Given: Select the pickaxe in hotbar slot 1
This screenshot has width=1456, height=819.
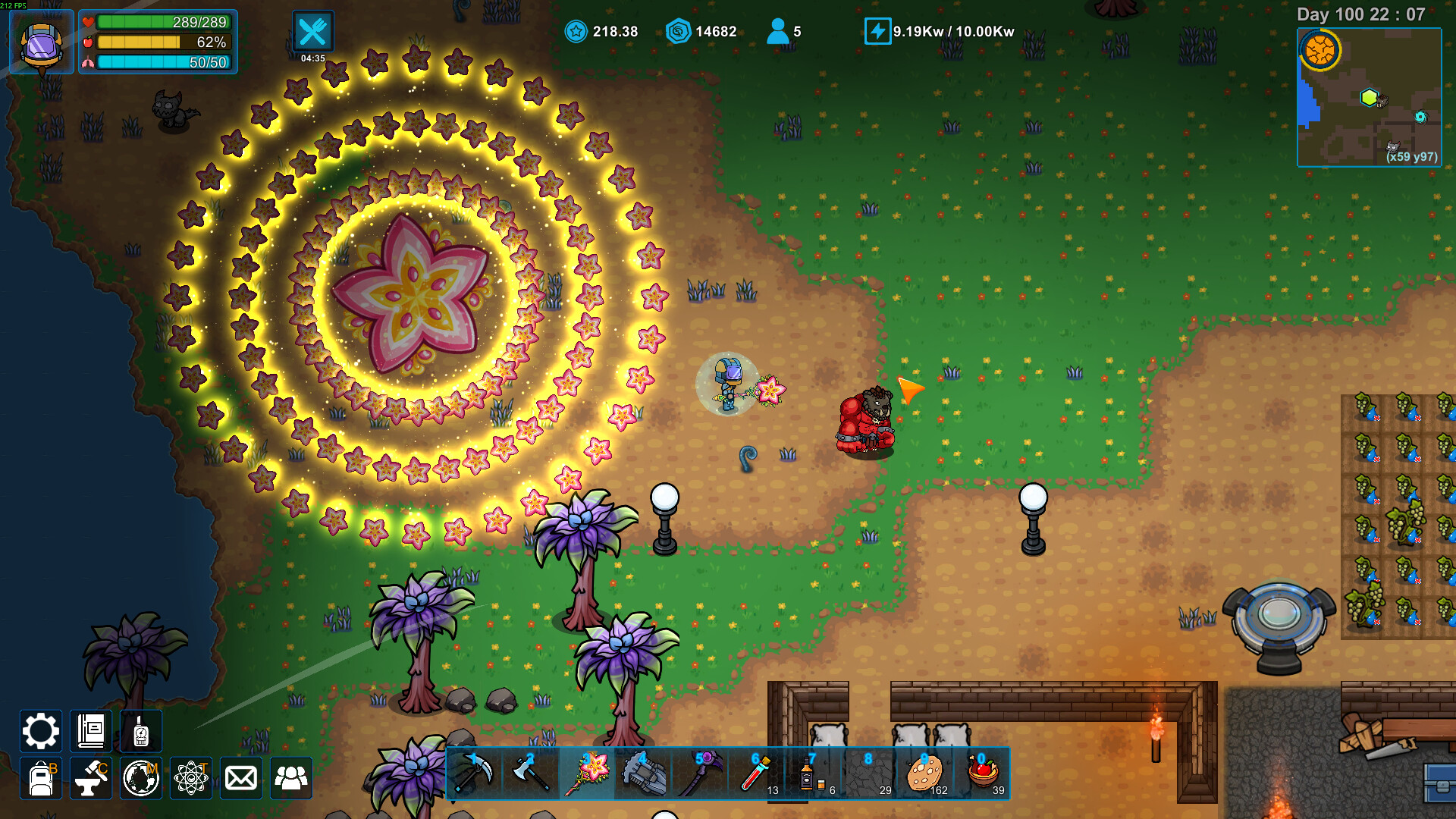Looking at the screenshot, I should tap(475, 773).
